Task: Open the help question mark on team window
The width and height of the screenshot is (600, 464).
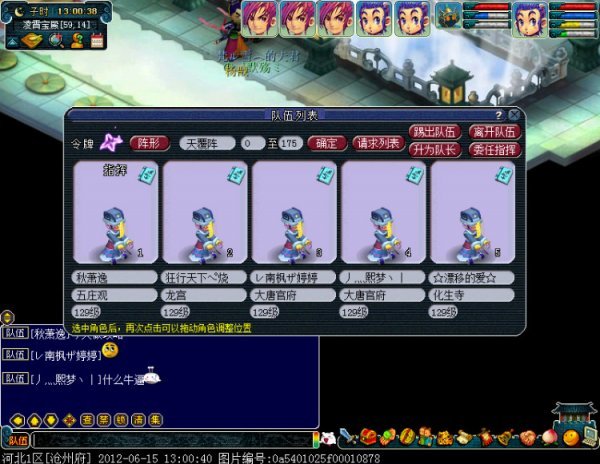Action: (x=499, y=115)
